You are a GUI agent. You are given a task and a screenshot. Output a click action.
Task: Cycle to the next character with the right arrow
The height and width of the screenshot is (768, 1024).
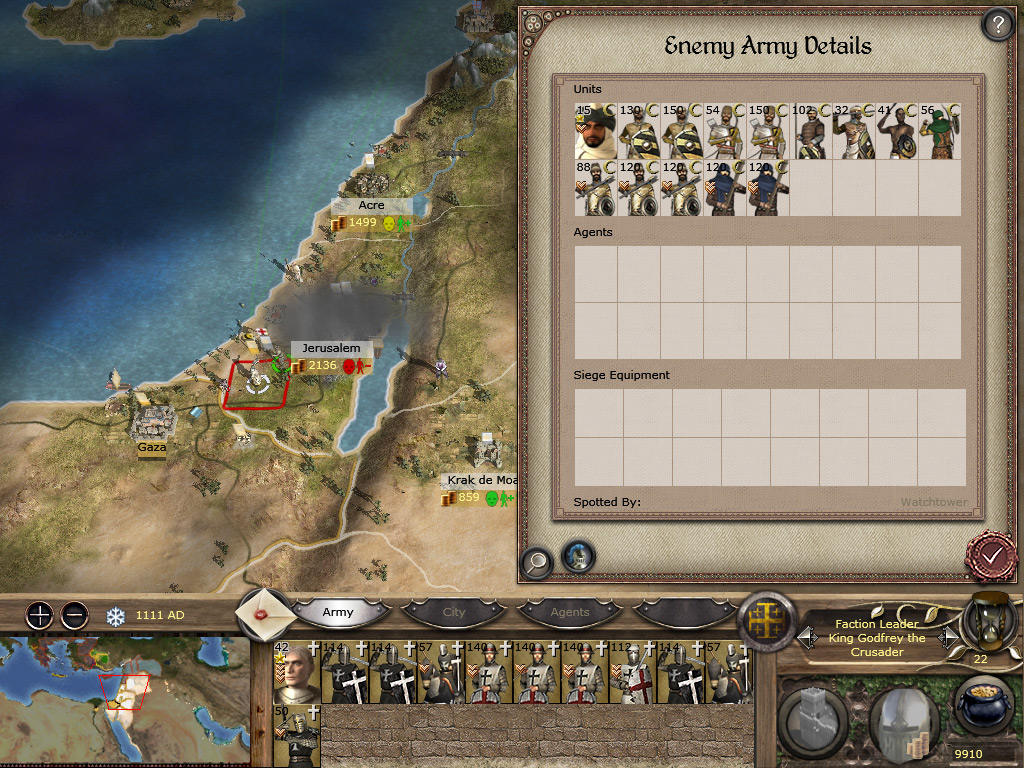[x=947, y=636]
